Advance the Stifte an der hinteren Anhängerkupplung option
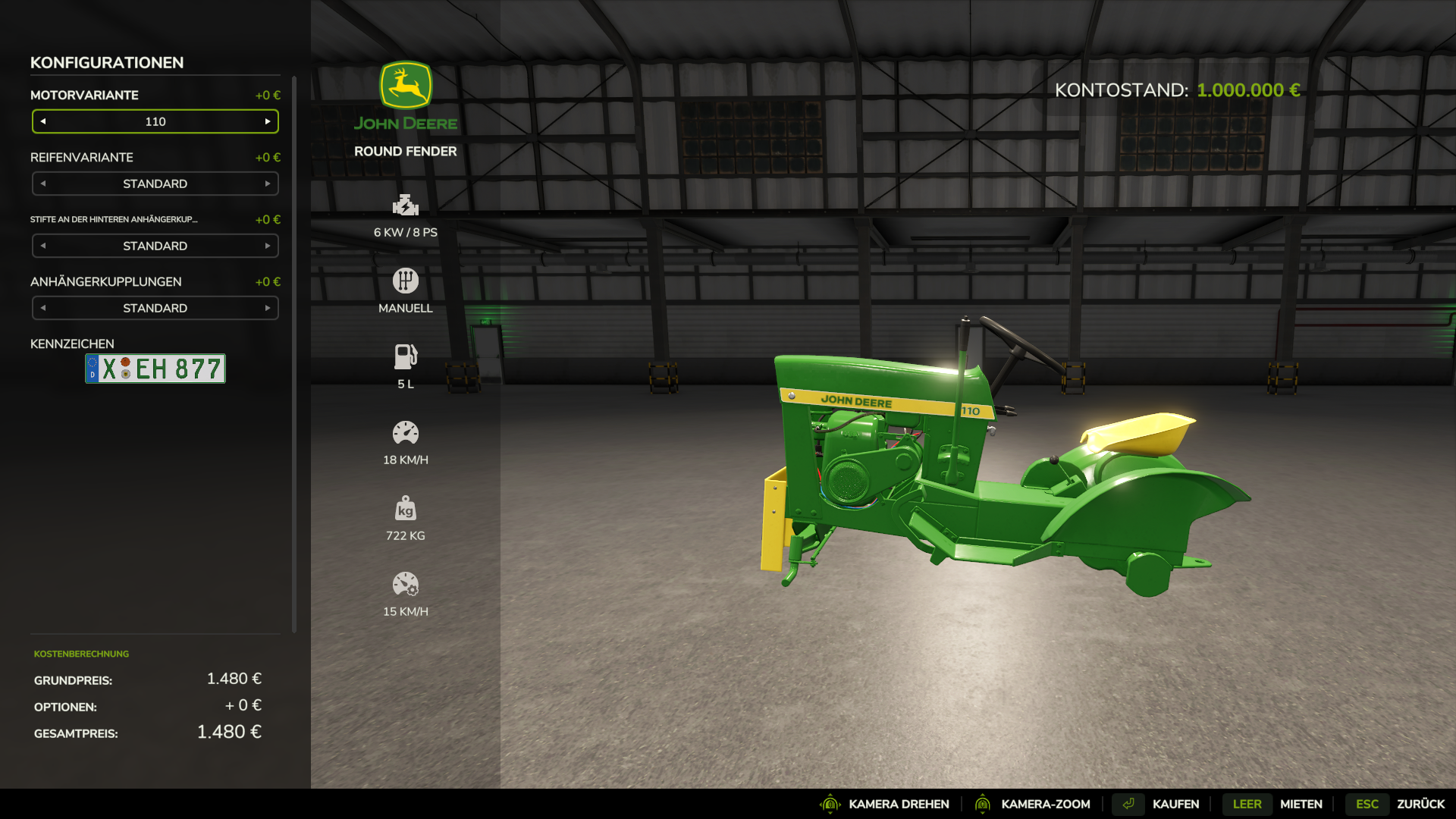Viewport: 1456px width, 819px height. tap(268, 246)
